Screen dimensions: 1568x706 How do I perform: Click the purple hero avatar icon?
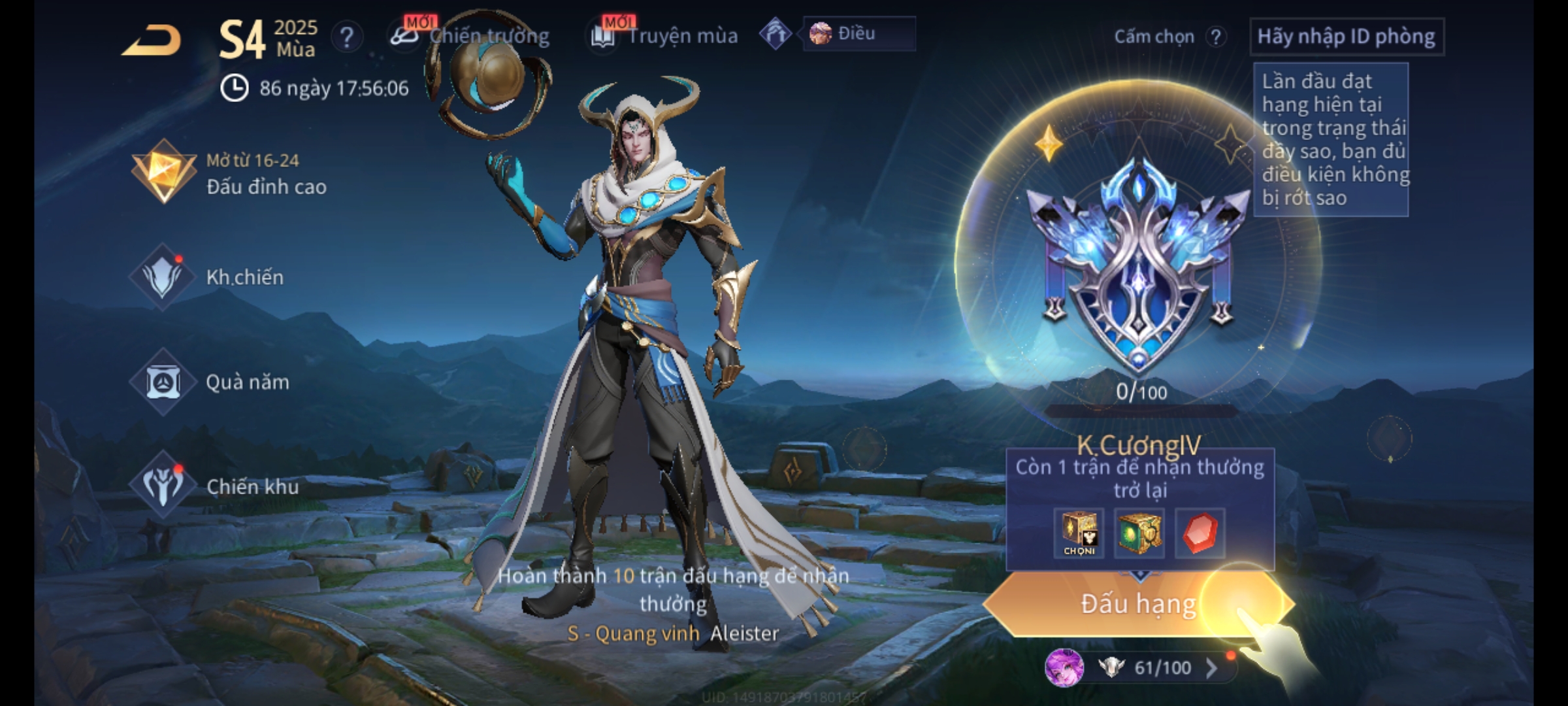coord(1064,667)
